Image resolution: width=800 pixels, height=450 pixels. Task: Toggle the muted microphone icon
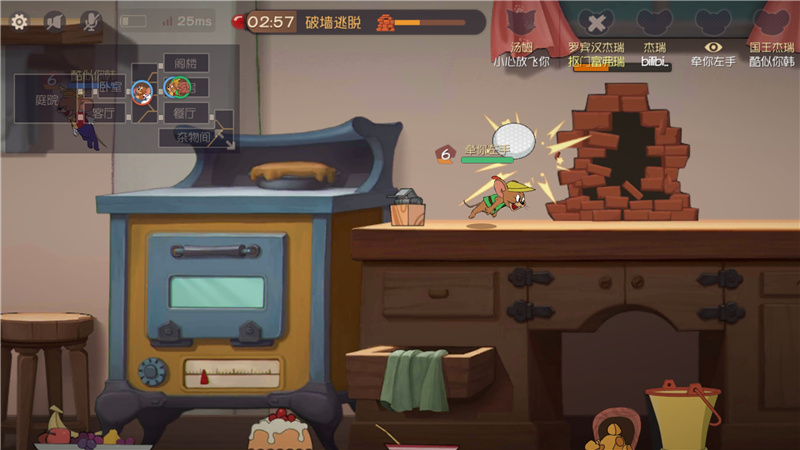[90, 20]
